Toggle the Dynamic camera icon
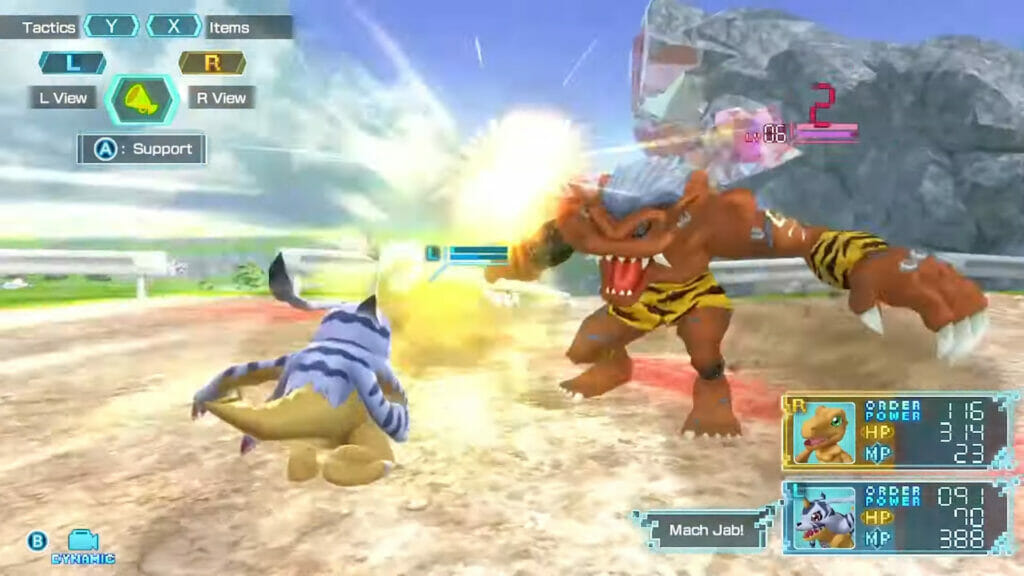 tap(83, 545)
